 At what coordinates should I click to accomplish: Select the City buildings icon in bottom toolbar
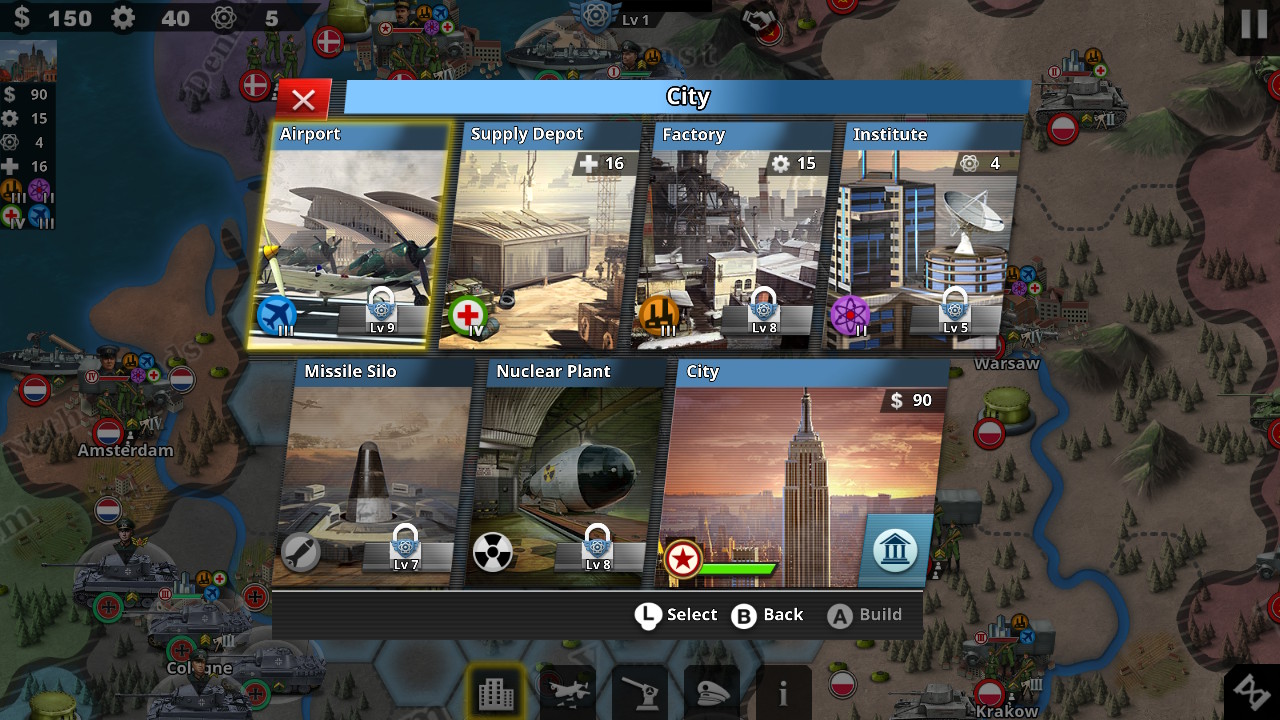[495, 692]
